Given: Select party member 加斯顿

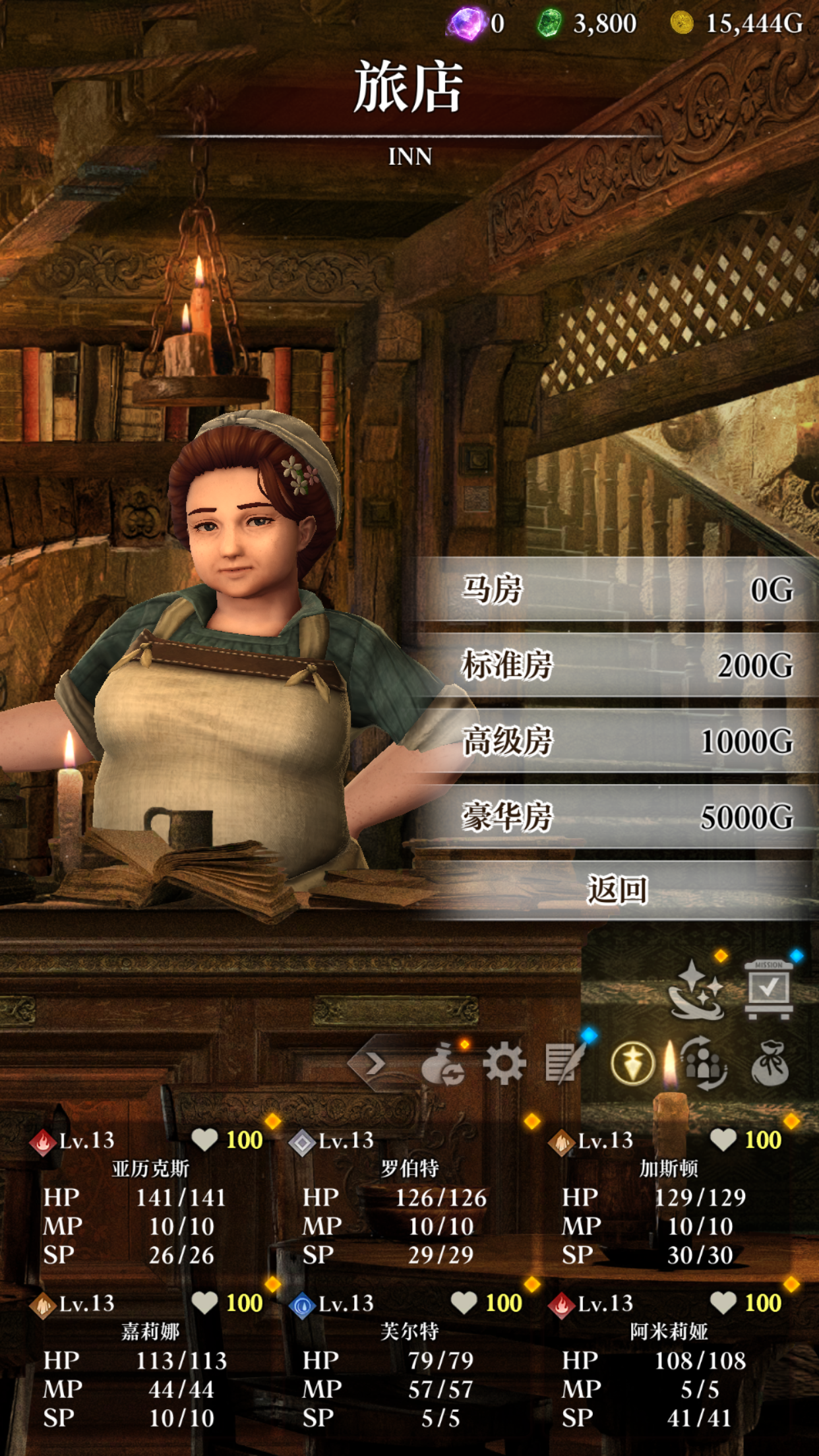Looking at the screenshot, I should (669, 1197).
